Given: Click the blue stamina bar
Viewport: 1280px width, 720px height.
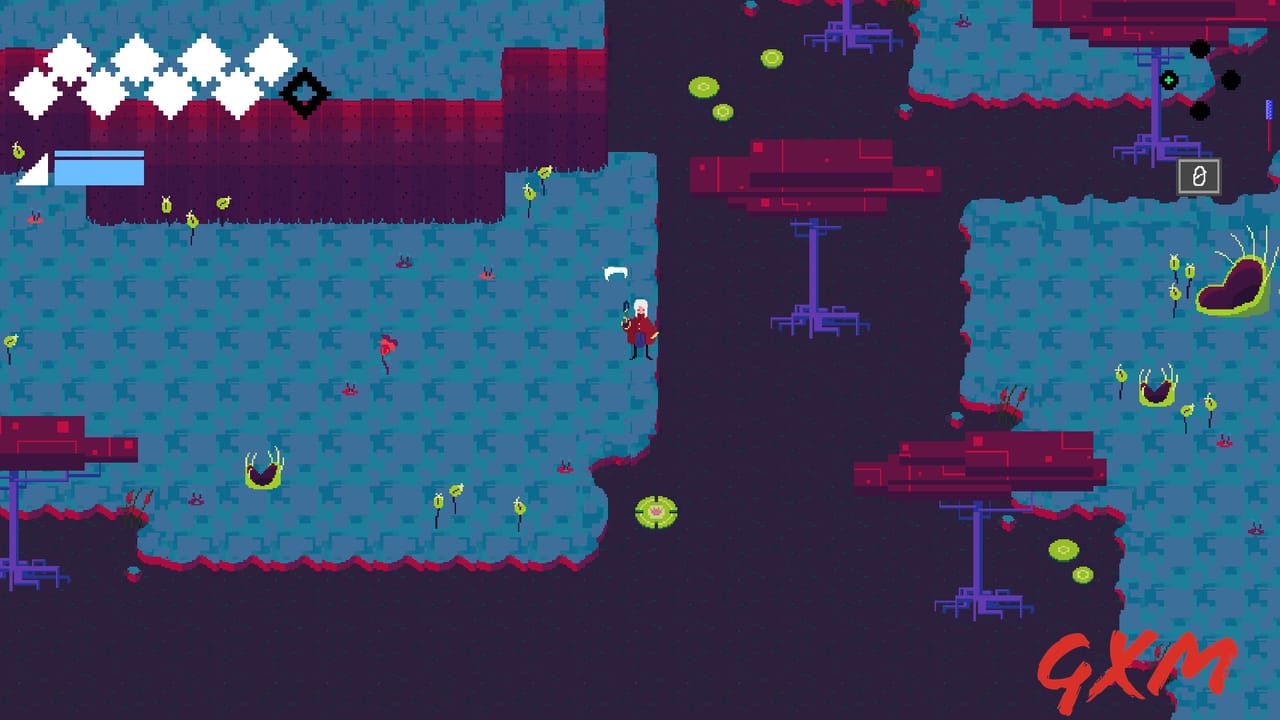Looking at the screenshot, I should coord(100,170).
